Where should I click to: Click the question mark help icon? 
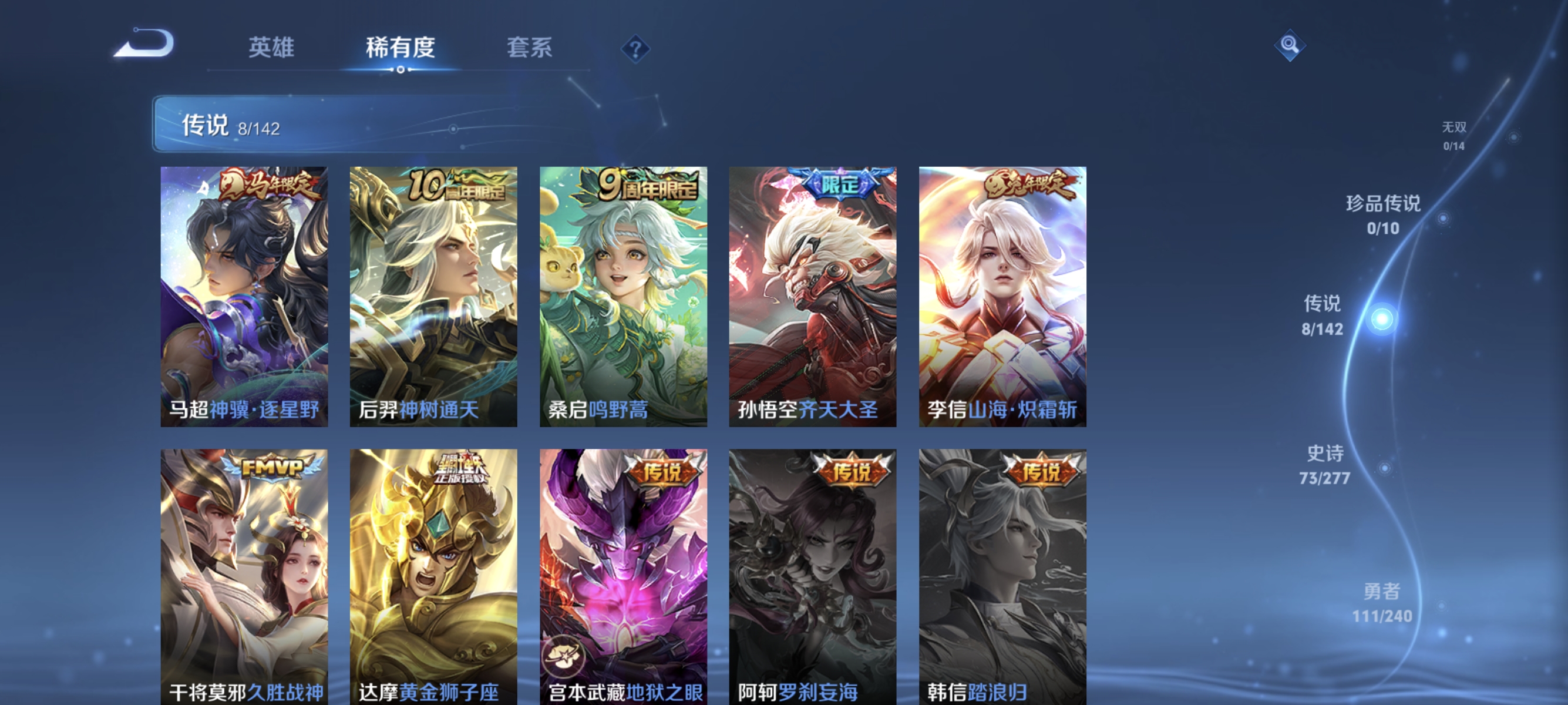(x=635, y=50)
